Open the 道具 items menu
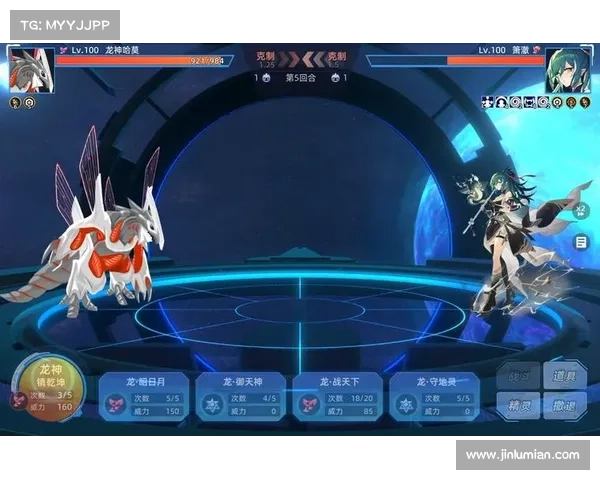 coord(565,377)
